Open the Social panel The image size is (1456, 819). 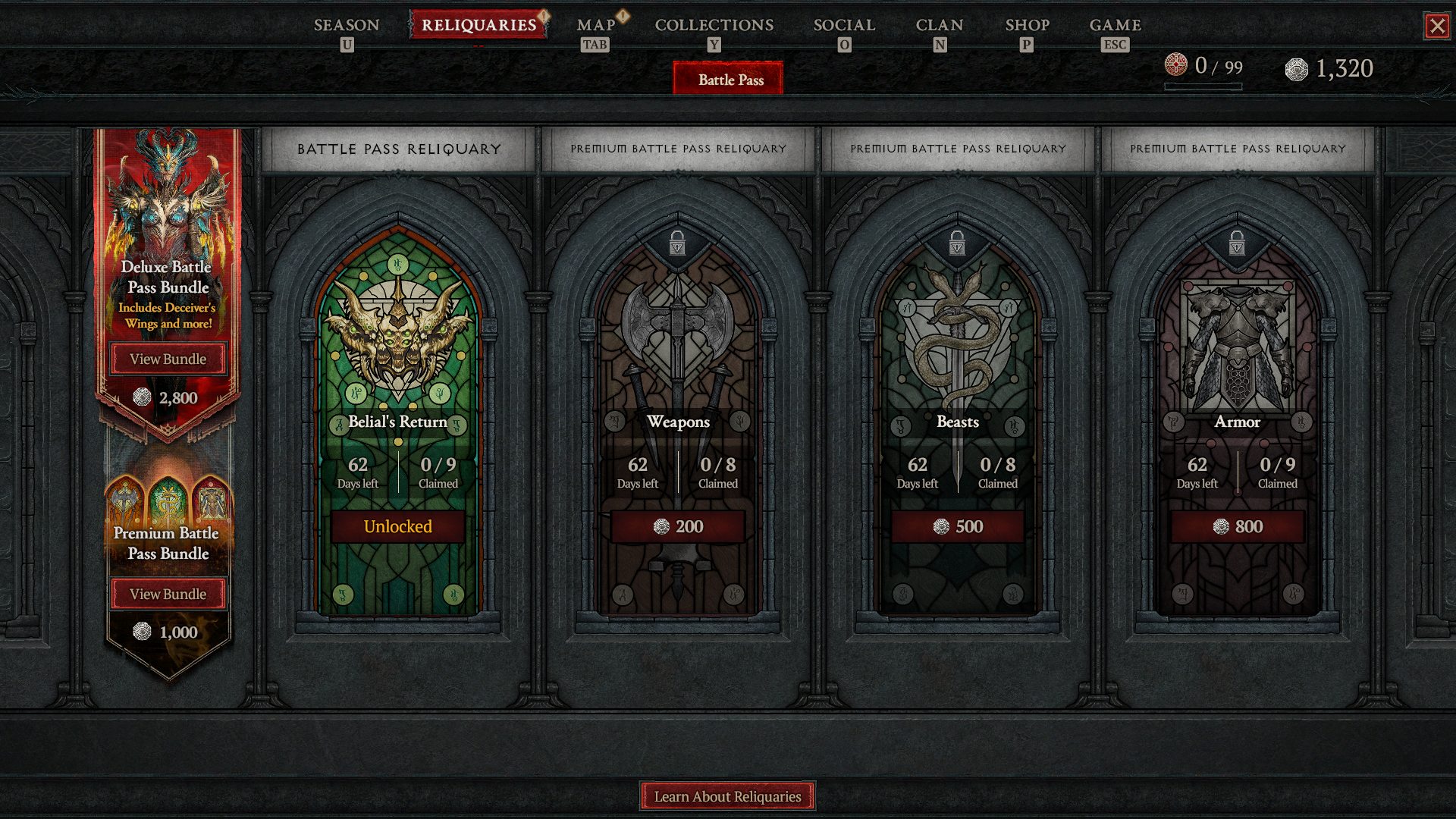(844, 25)
